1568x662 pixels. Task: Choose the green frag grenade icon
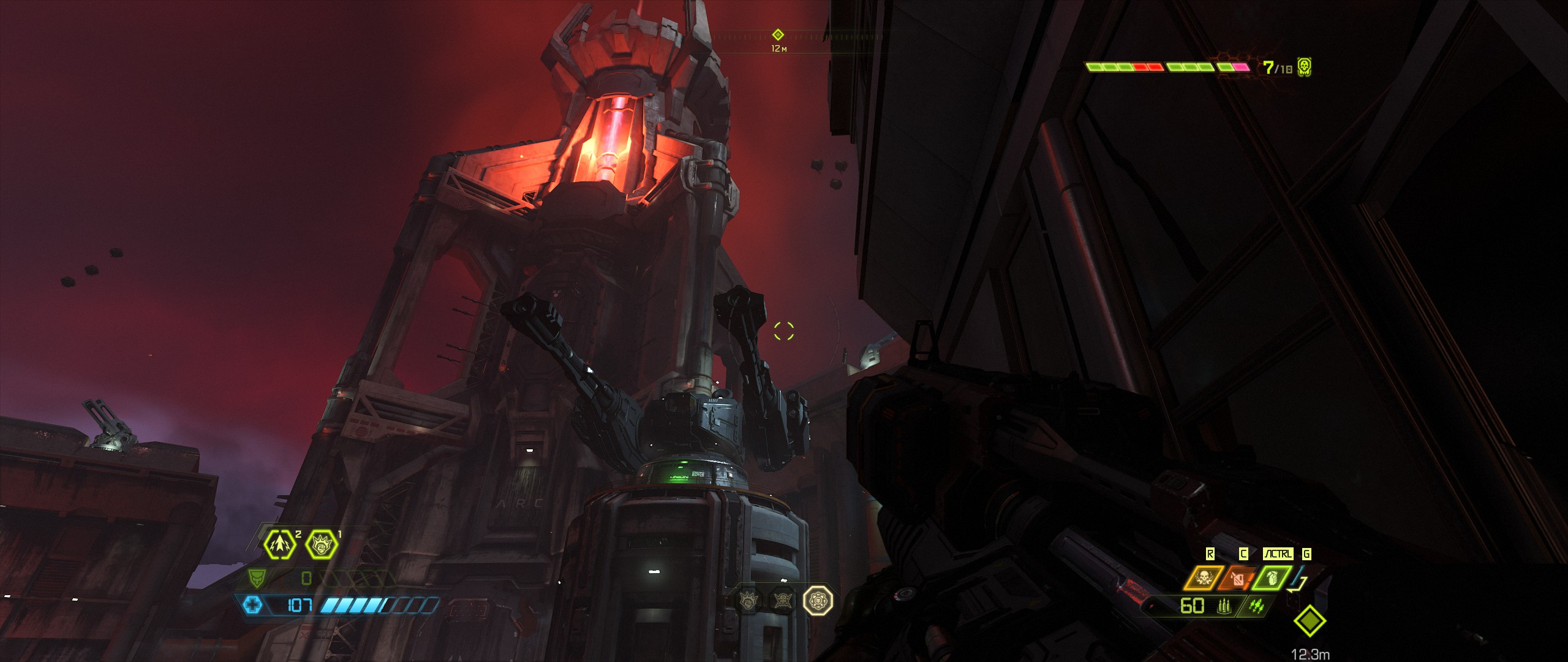pyautogui.click(x=1272, y=578)
